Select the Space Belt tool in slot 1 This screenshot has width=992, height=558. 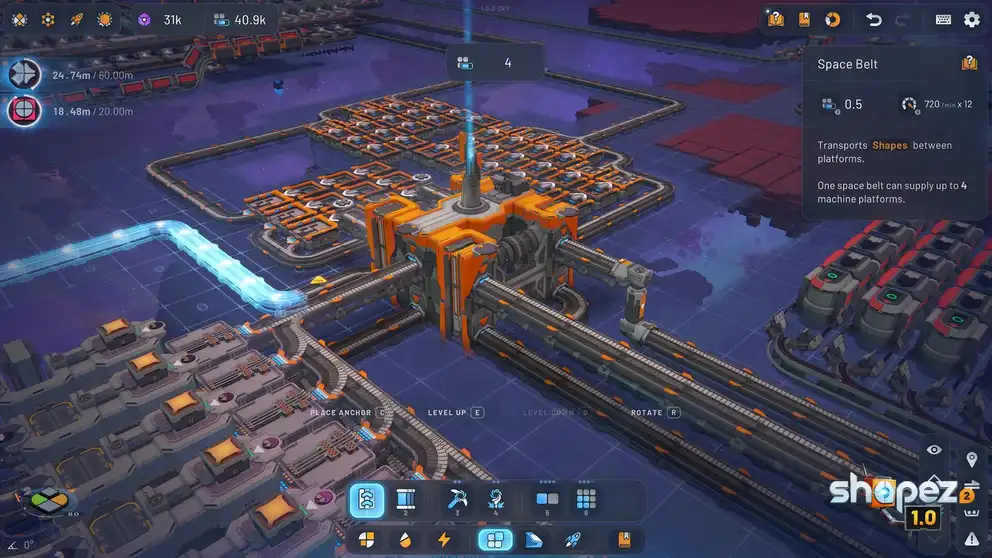click(x=366, y=500)
